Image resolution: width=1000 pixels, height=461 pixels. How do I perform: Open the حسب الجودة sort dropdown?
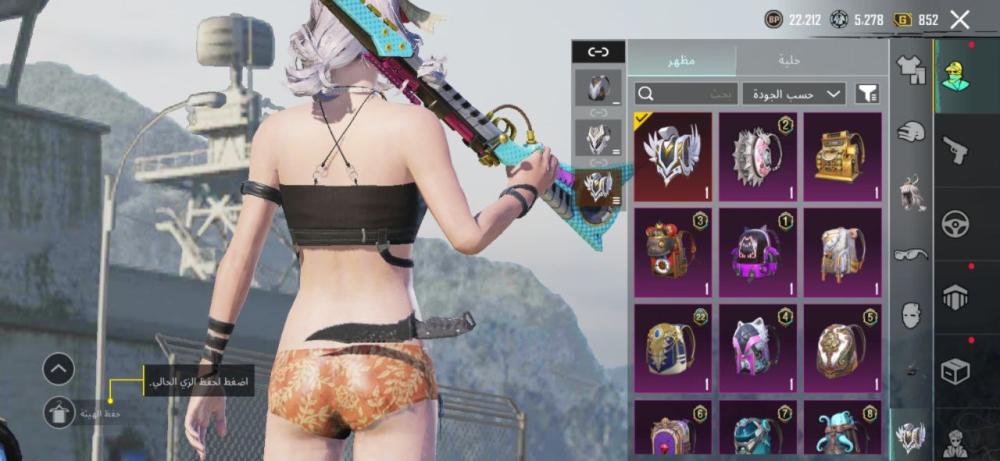coord(793,94)
